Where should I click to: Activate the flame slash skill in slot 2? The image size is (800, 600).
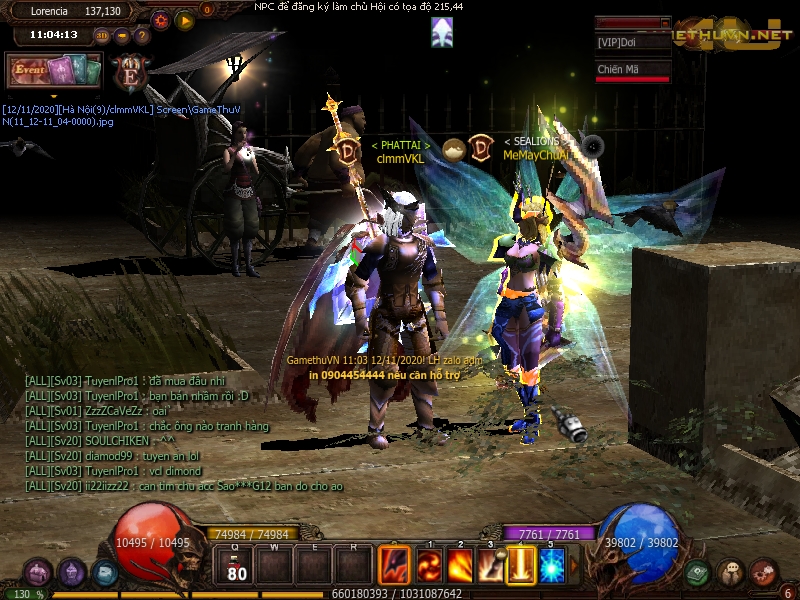pyautogui.click(x=460, y=566)
